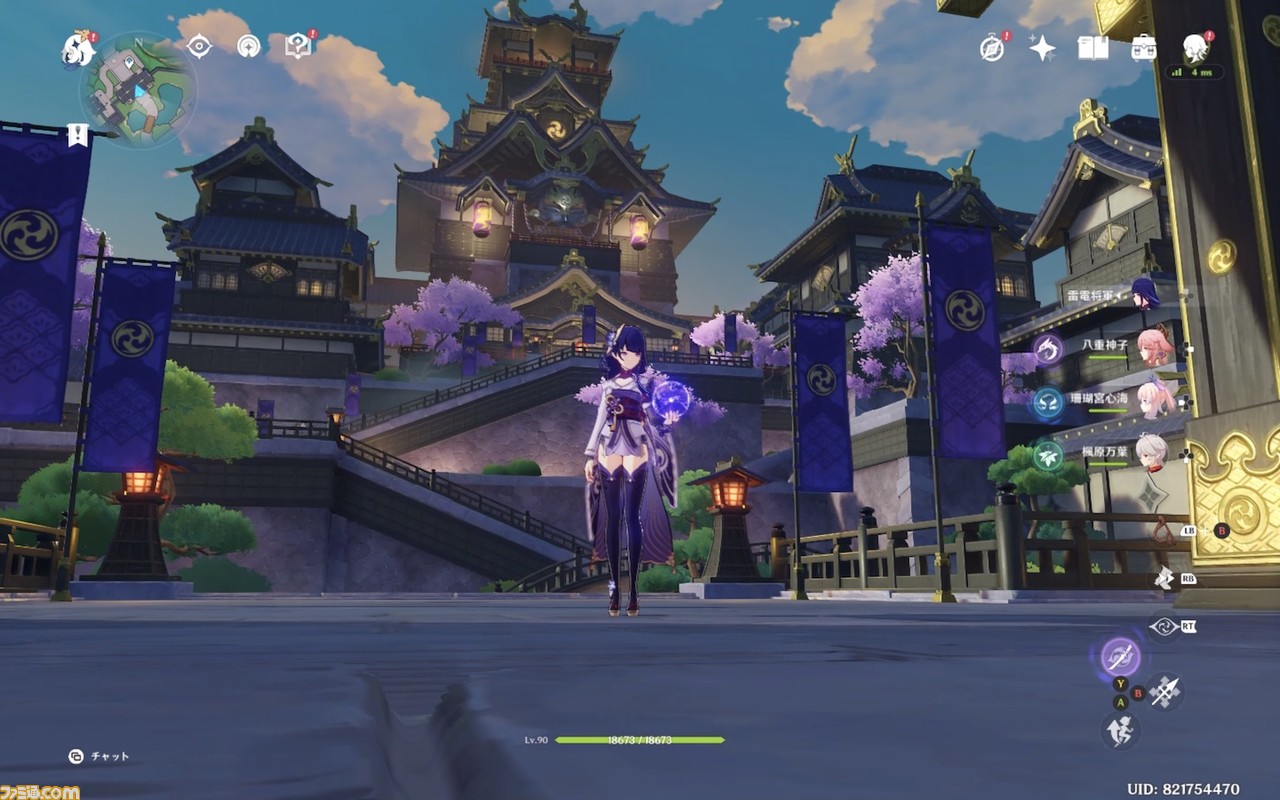
Task: Open the Adventurer Handbook book icon
Action: click(1093, 48)
